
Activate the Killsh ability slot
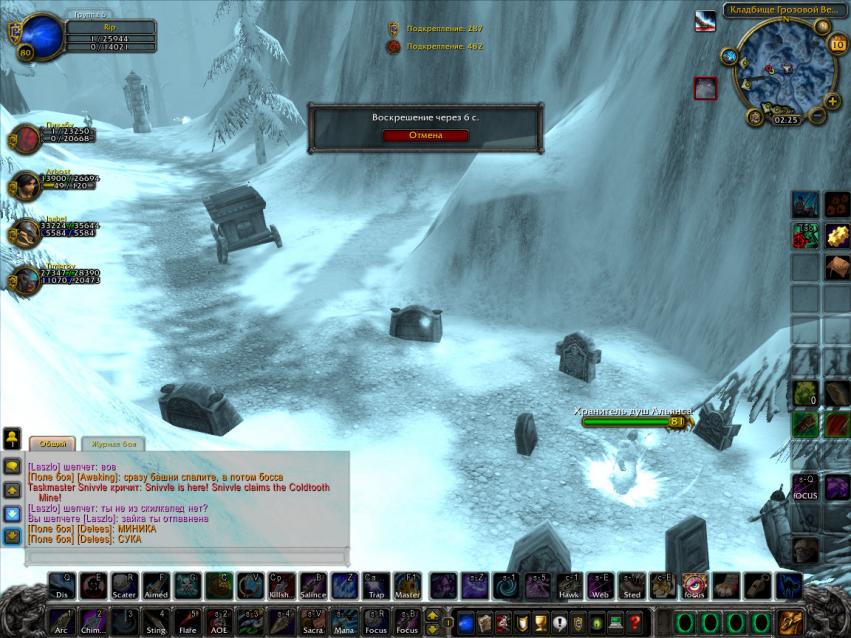282,586
